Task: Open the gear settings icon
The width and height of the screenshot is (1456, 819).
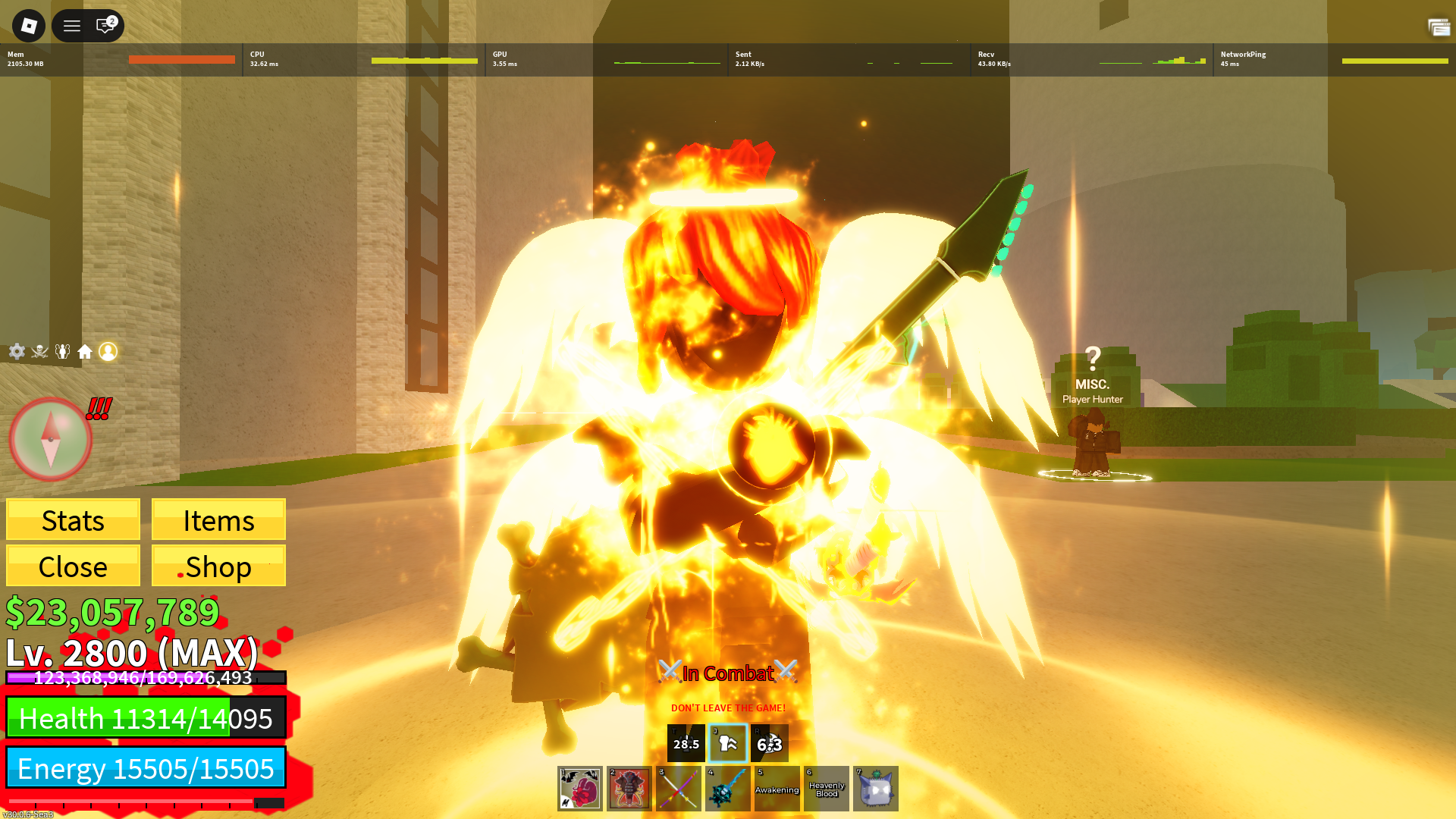Action: tap(17, 351)
